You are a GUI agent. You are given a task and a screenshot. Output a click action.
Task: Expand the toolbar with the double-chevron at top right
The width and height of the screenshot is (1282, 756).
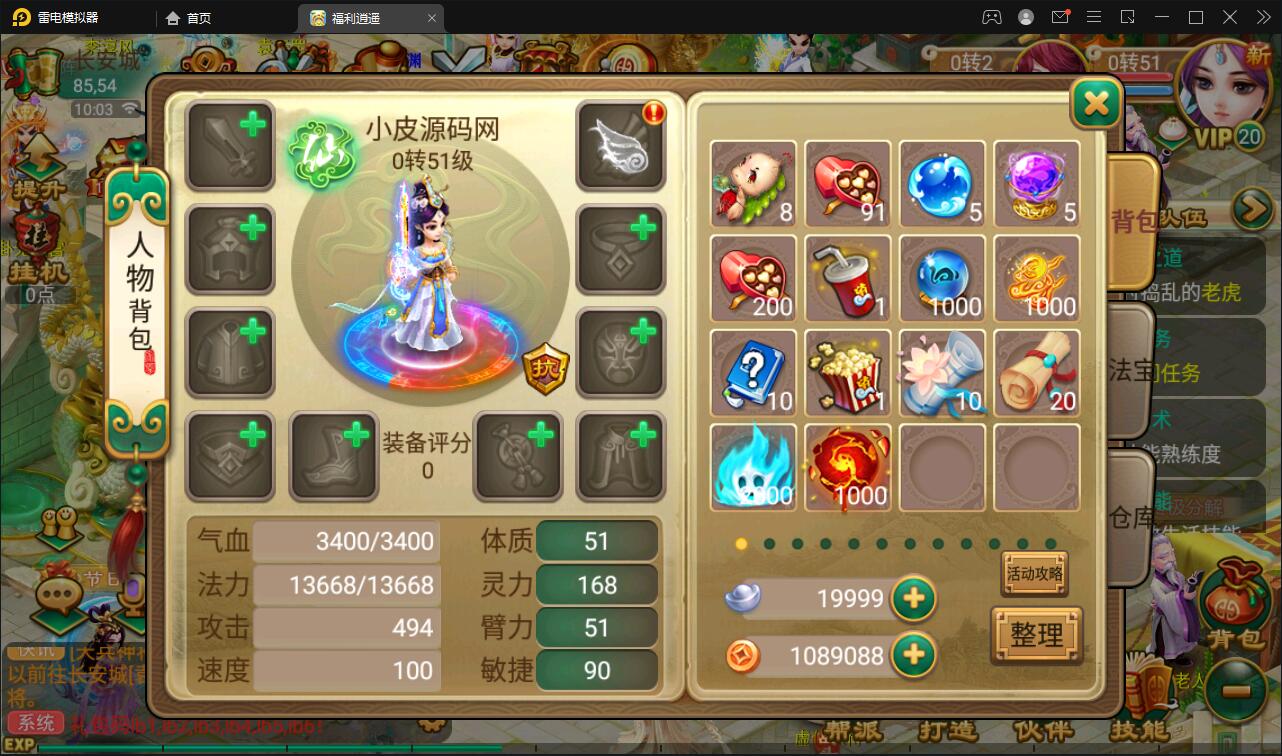[x=1263, y=17]
